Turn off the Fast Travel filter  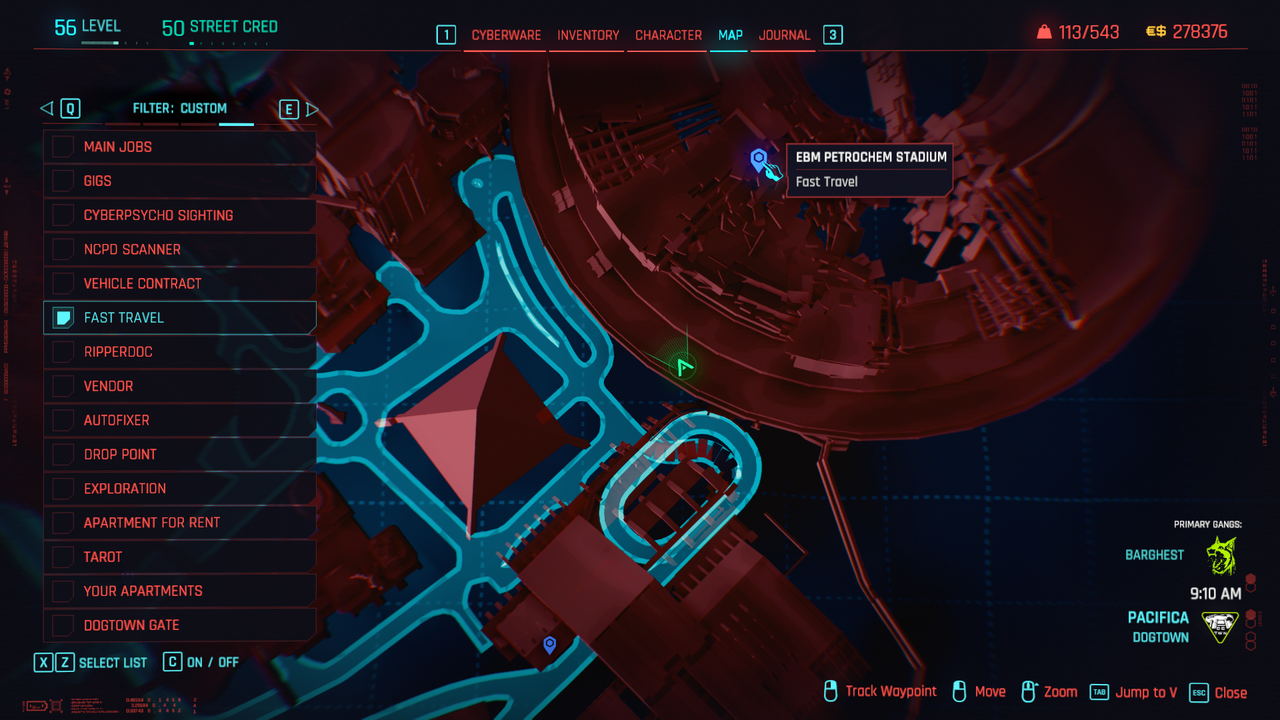point(63,318)
